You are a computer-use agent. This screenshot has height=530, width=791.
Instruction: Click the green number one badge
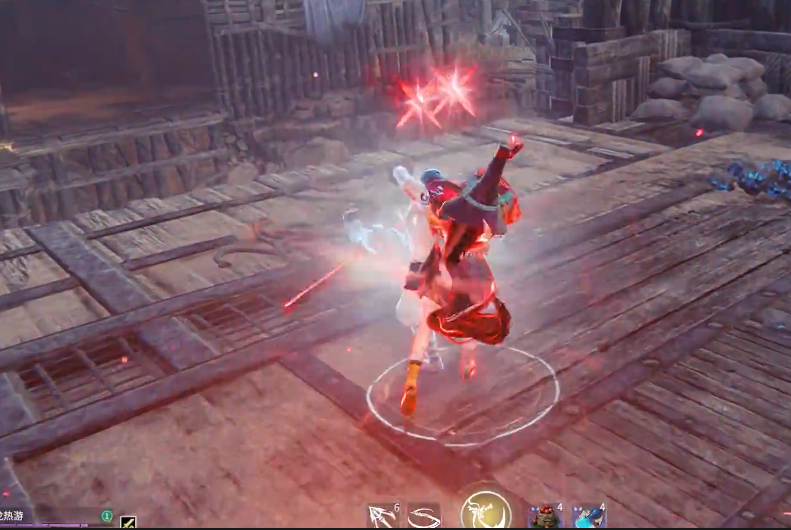click(x=107, y=516)
